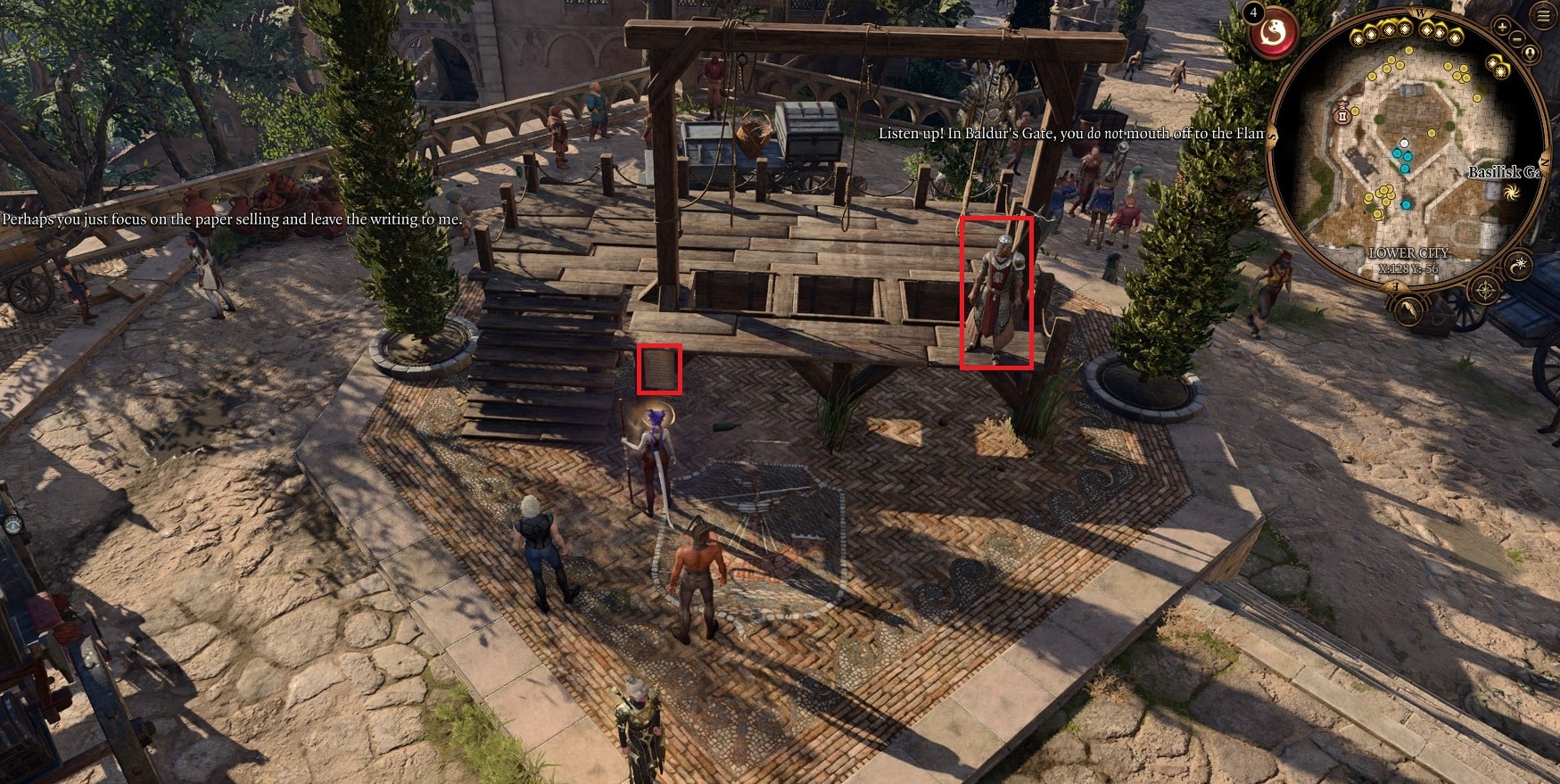Viewport: 1560px width, 784px height.
Task: Click the highlighted plank beneath the gallows platform
Action: [x=660, y=369]
